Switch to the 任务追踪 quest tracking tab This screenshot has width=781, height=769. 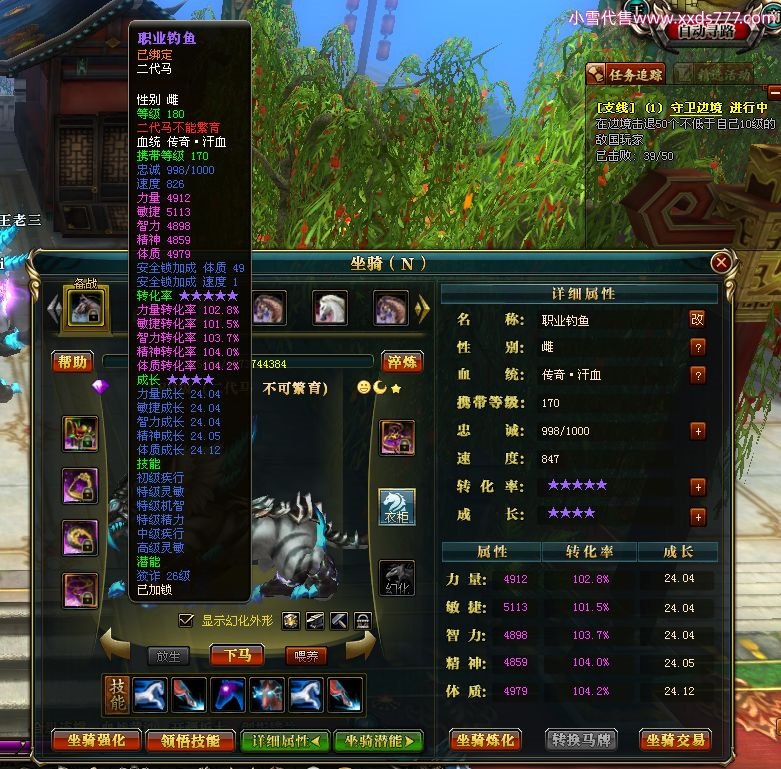tap(625, 74)
